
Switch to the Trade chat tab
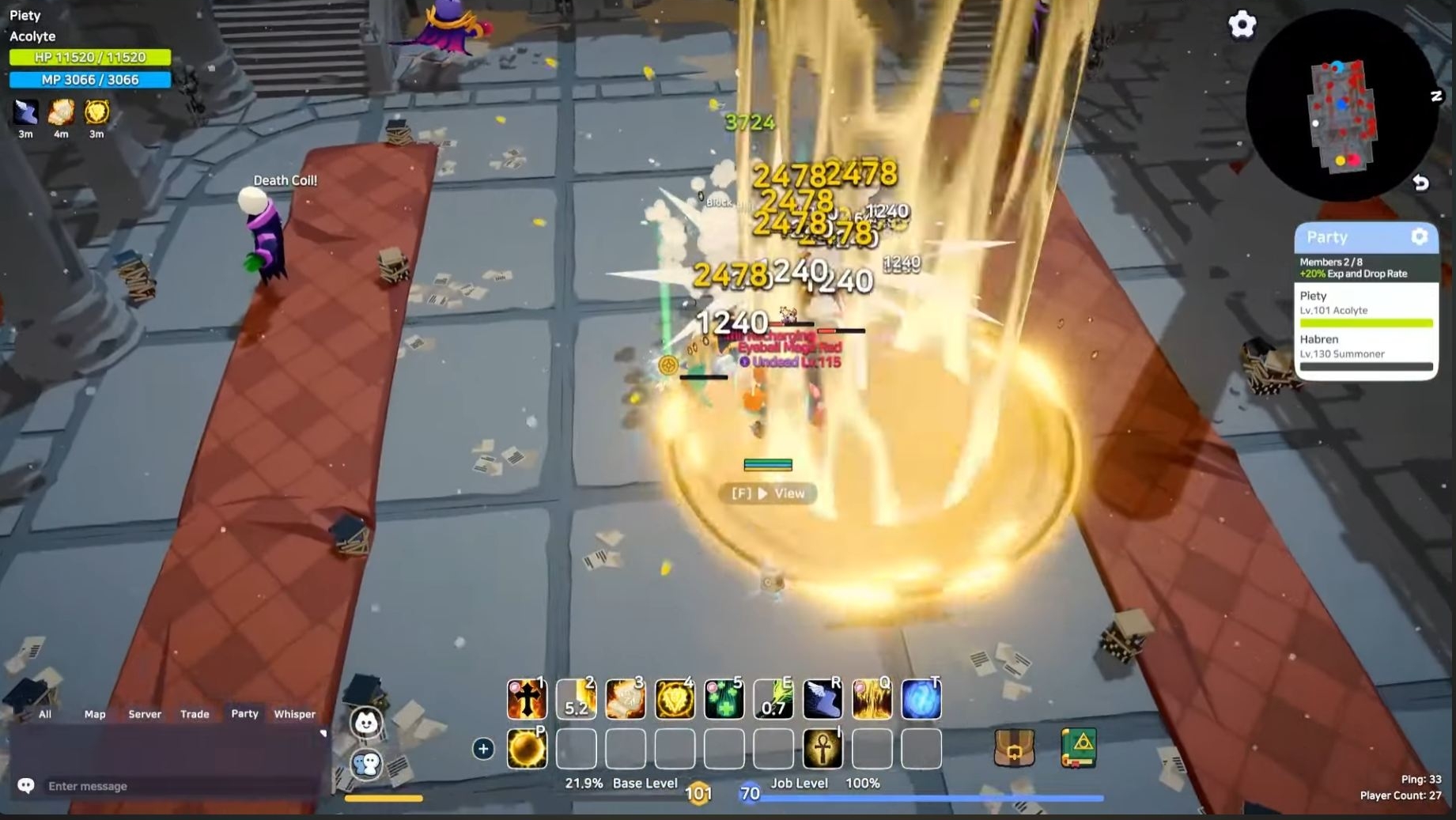(195, 714)
